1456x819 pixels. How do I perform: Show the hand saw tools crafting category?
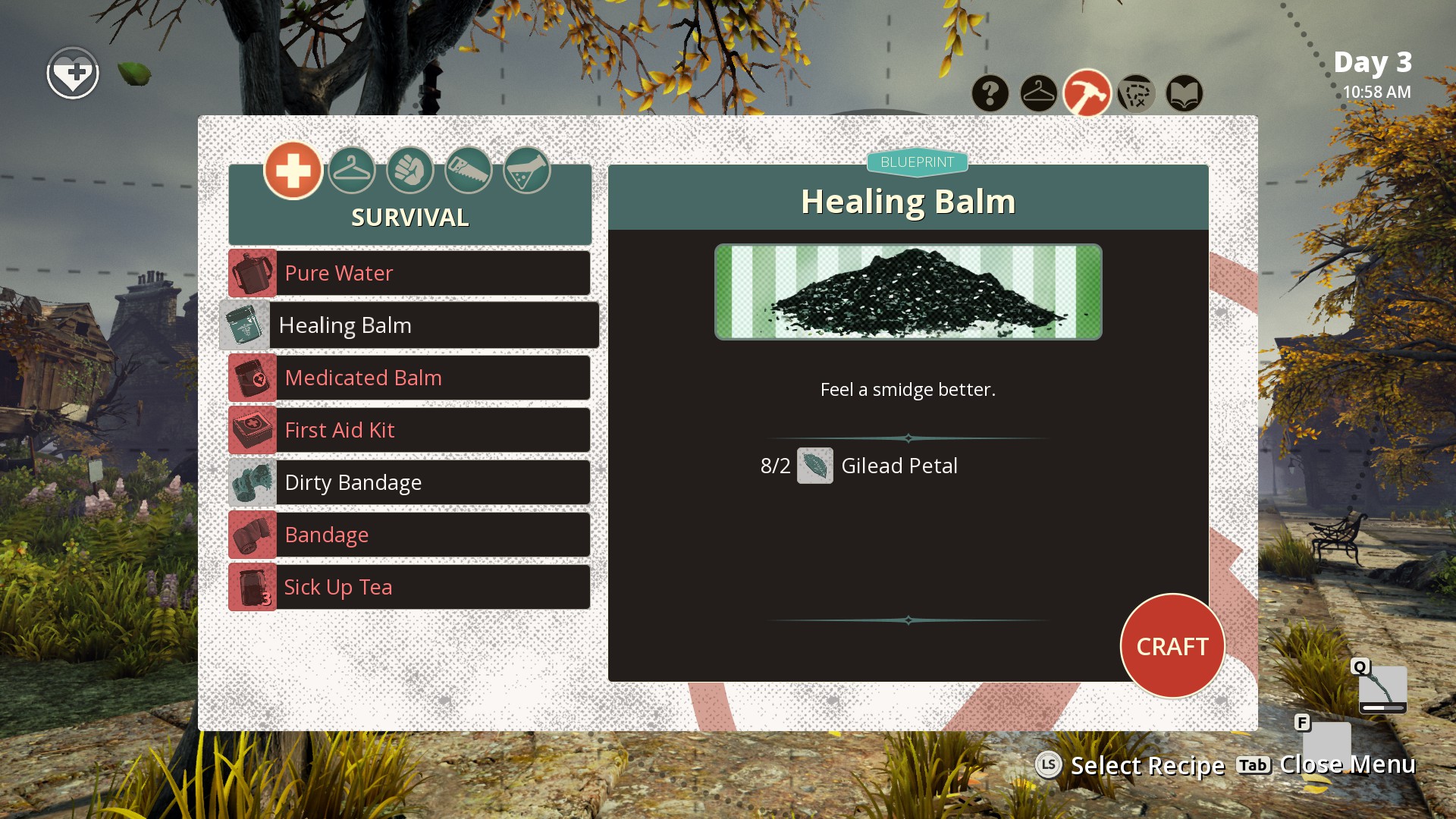(x=469, y=170)
